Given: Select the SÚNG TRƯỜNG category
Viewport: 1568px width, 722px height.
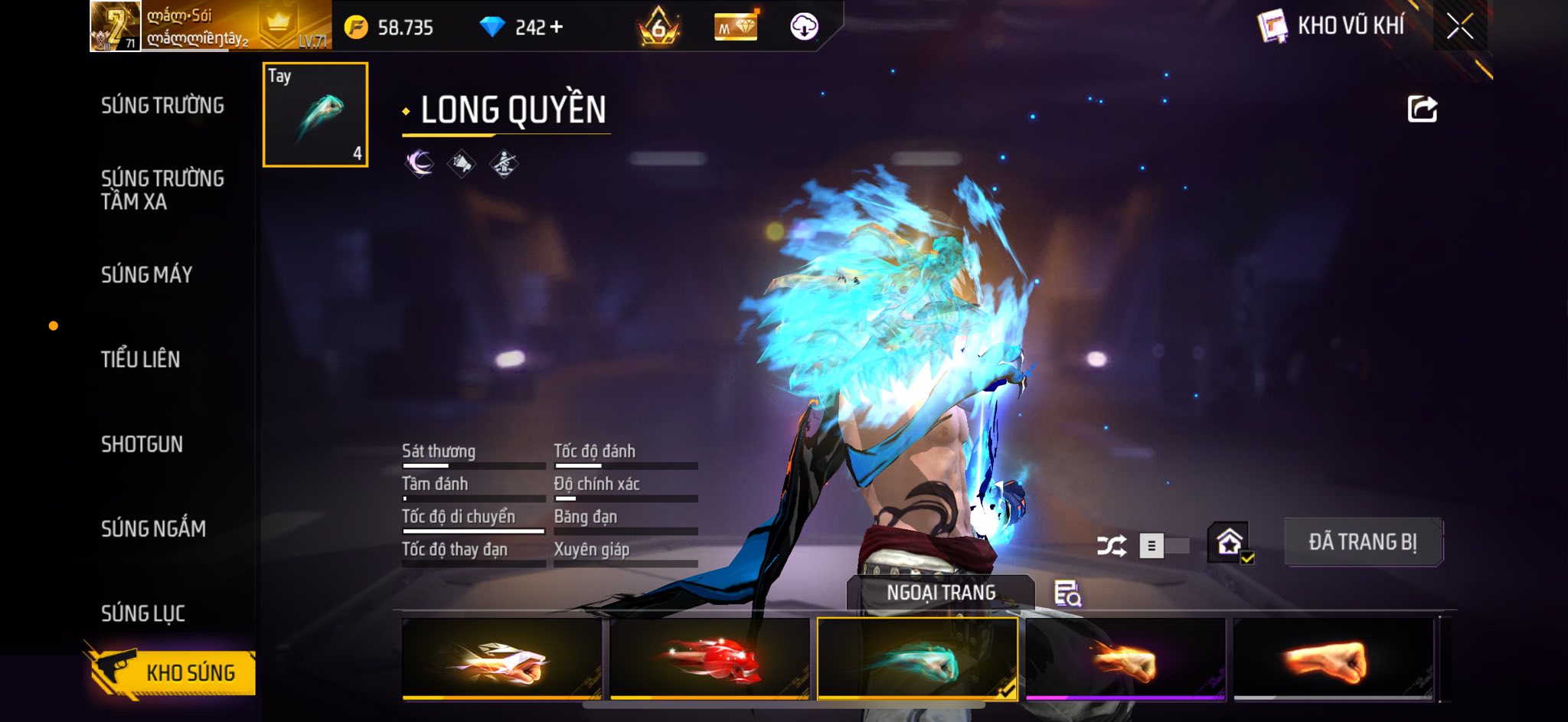Looking at the screenshot, I should pyautogui.click(x=162, y=106).
